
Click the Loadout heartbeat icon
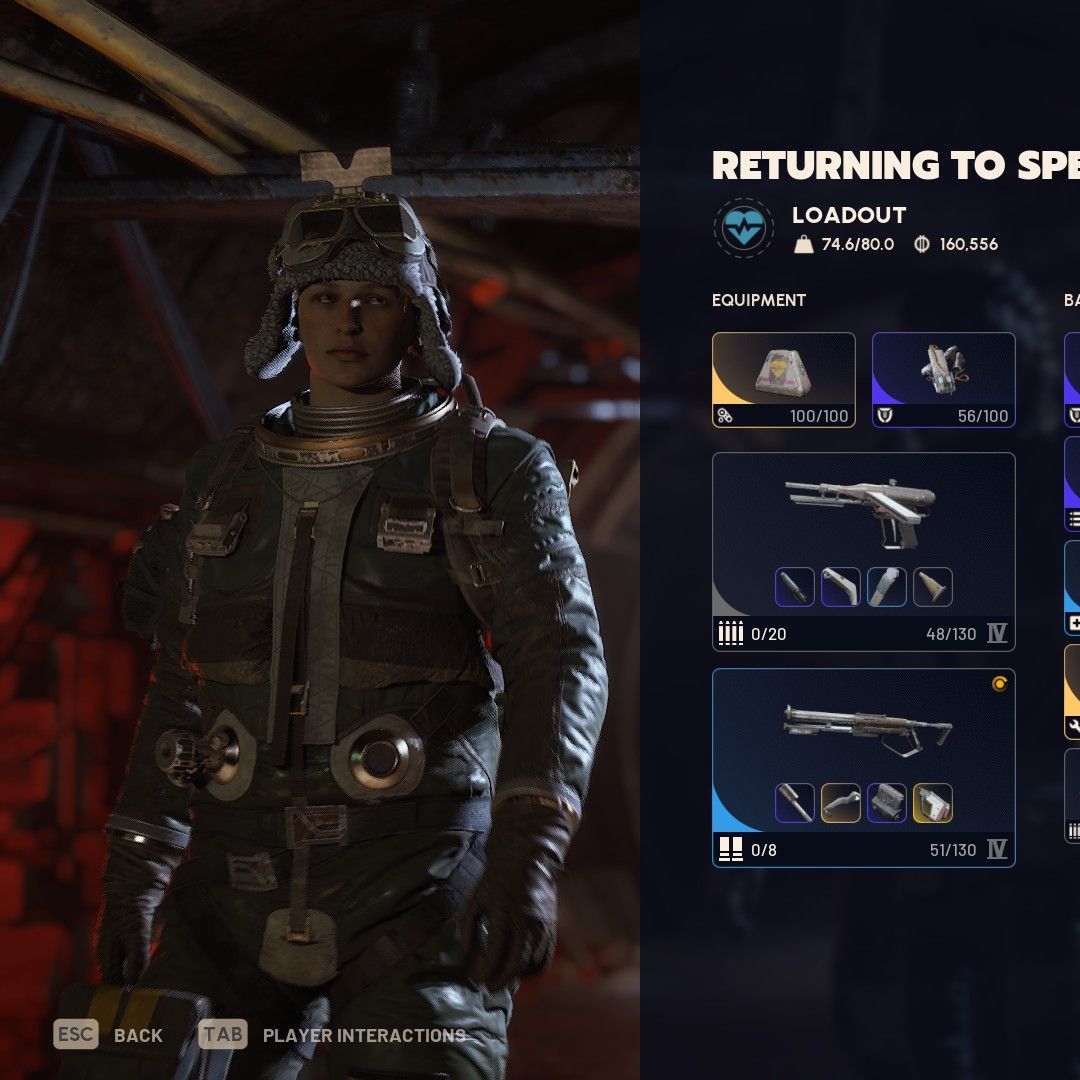[744, 228]
